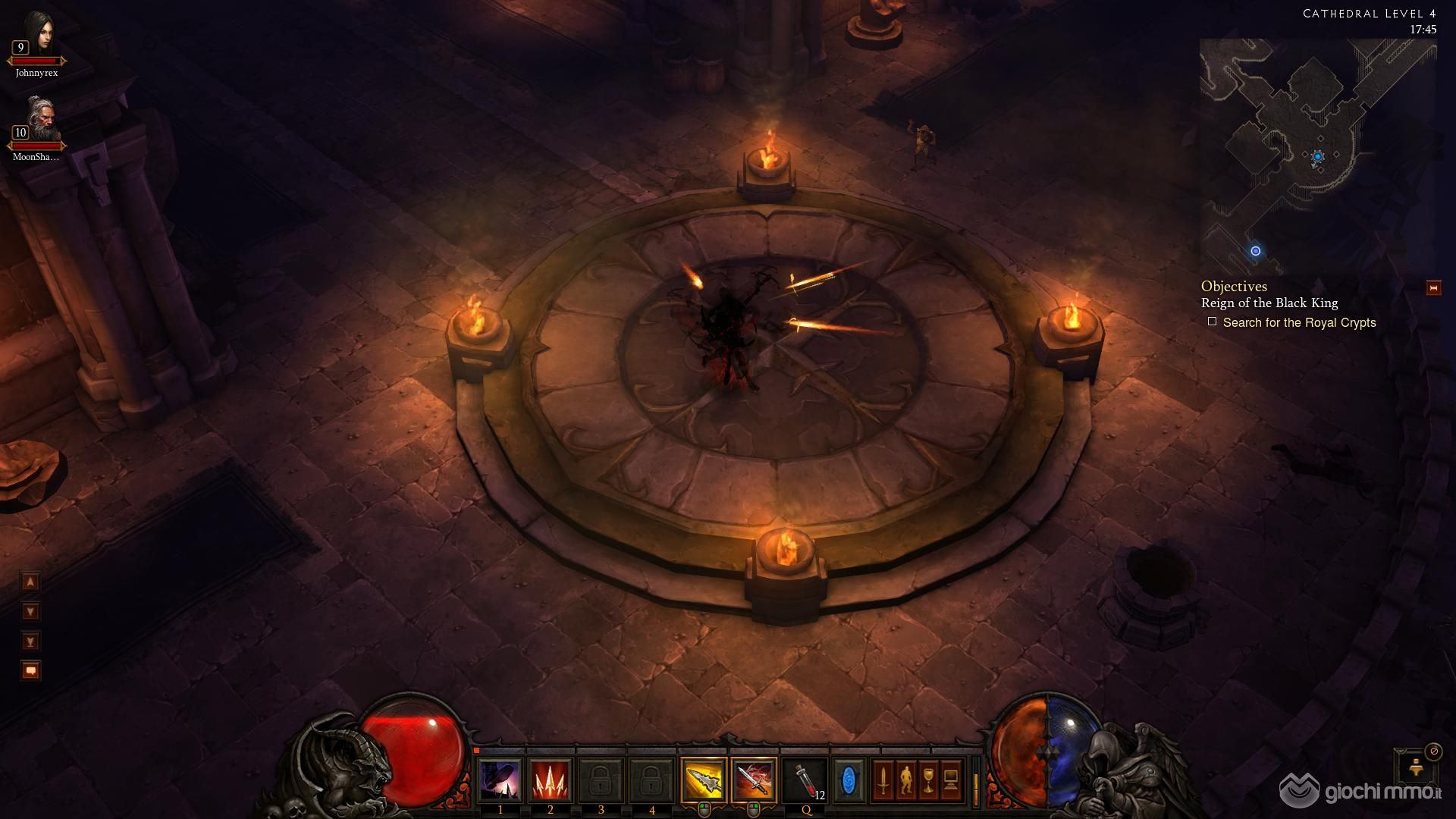Open the game menu computer button
Viewport: 1456px width, 819px height.
(x=951, y=780)
